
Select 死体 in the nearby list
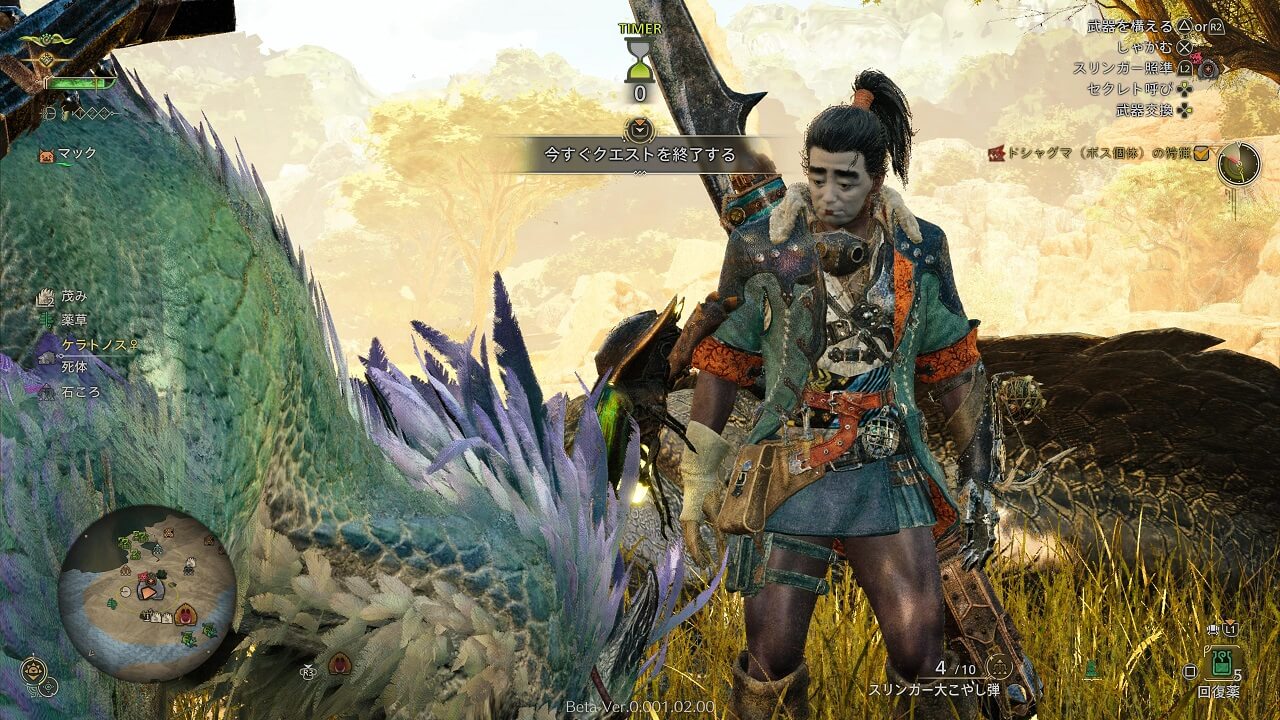73,368
